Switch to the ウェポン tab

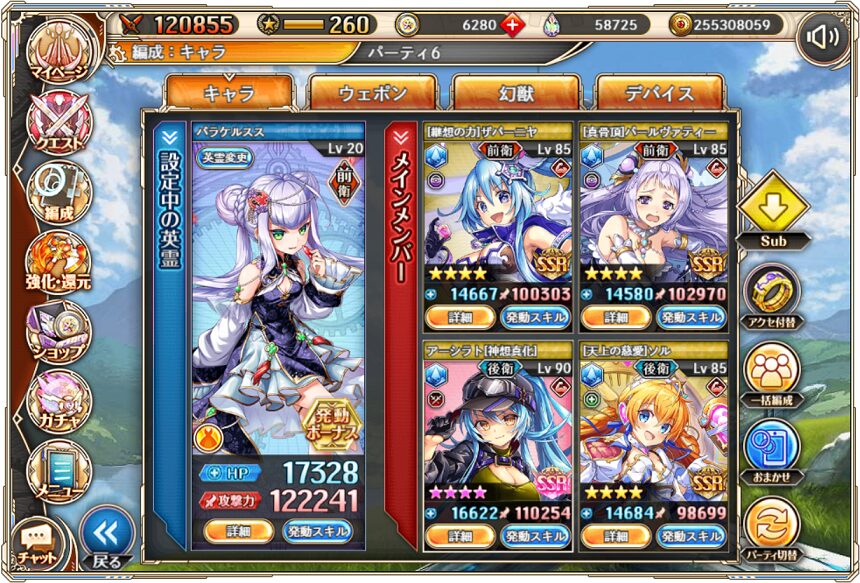point(372,94)
